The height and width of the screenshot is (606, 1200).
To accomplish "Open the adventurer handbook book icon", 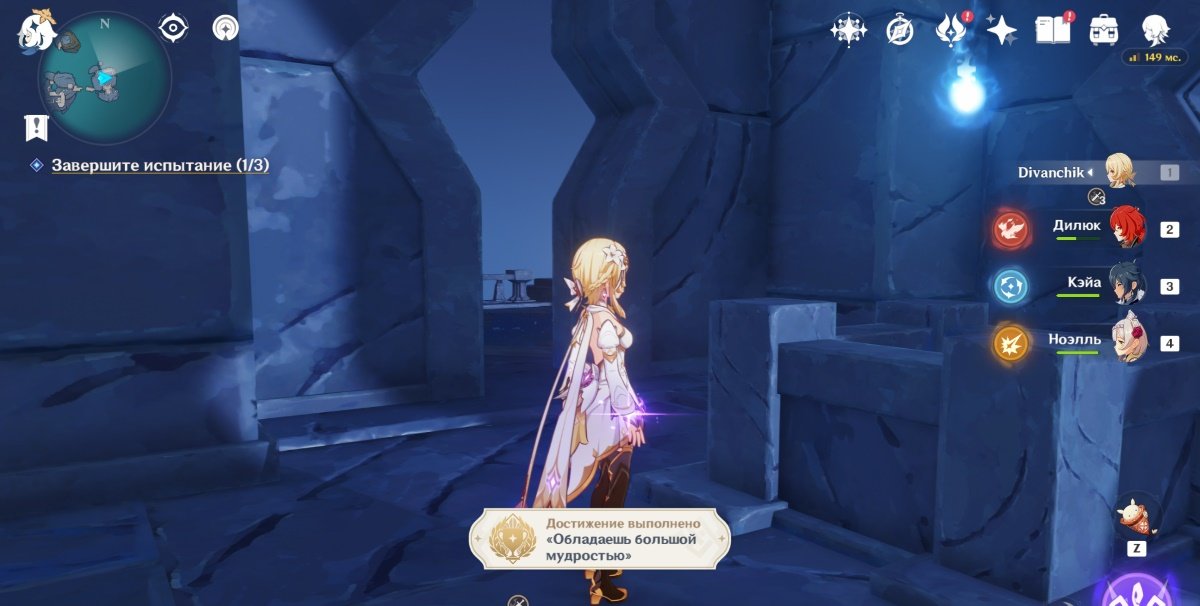I will [x=1052, y=29].
